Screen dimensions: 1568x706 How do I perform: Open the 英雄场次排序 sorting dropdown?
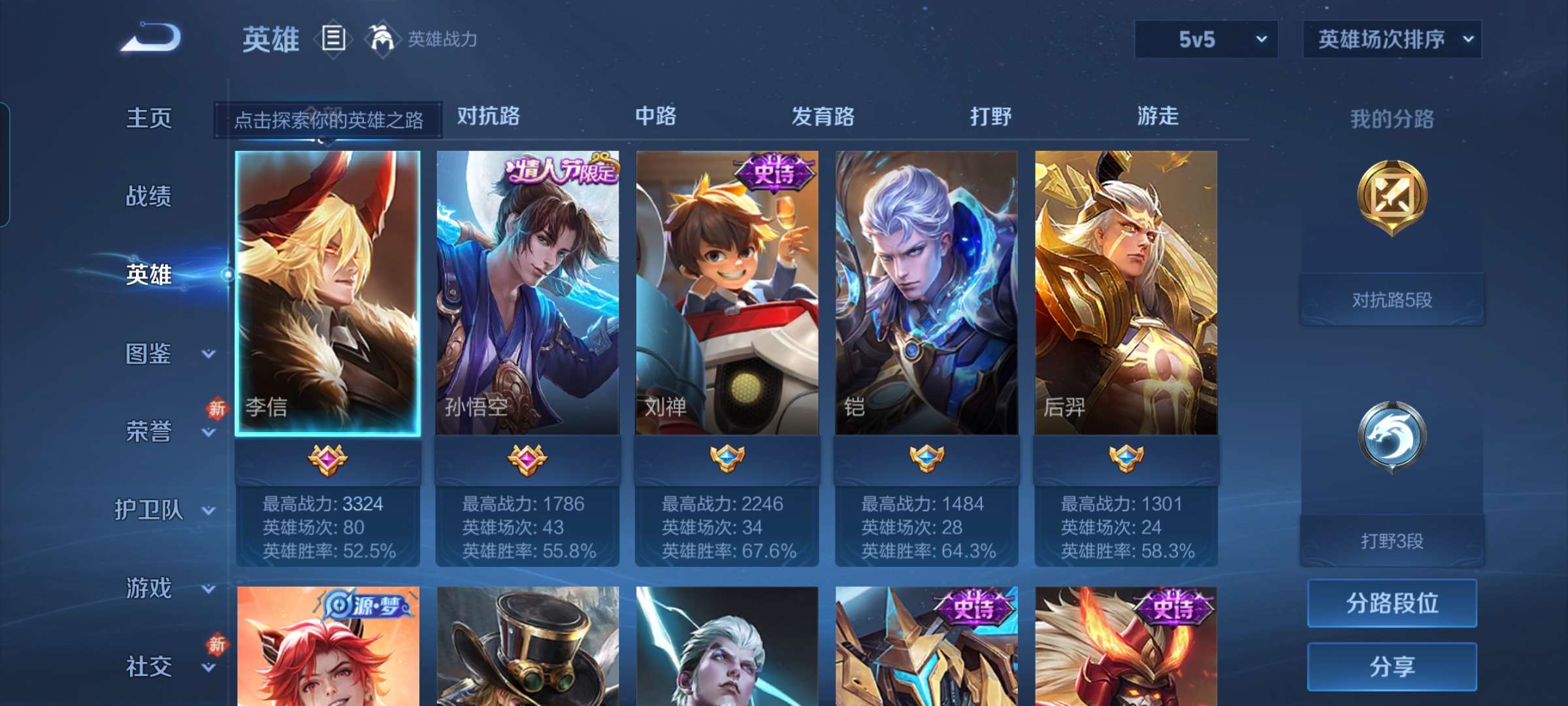tap(1392, 39)
